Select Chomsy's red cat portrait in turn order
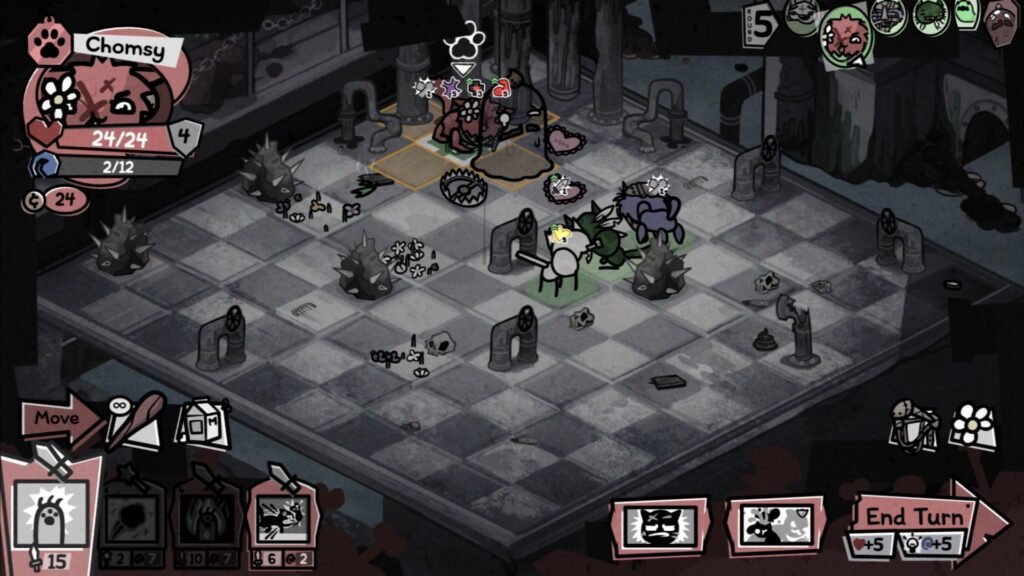The height and width of the screenshot is (576, 1024). pos(846,36)
